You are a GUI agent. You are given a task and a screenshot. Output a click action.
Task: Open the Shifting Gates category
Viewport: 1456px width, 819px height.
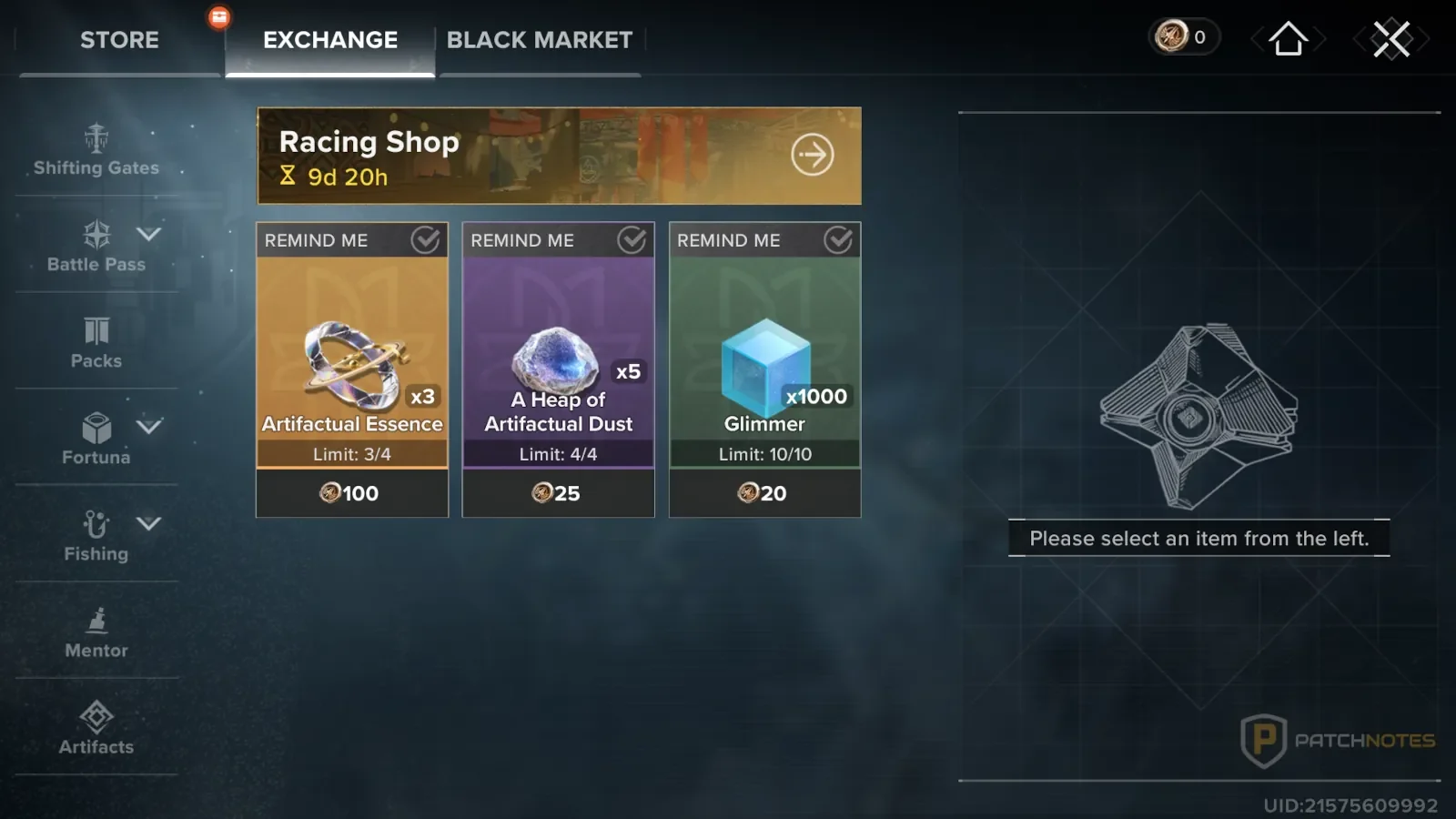pyautogui.click(x=96, y=151)
